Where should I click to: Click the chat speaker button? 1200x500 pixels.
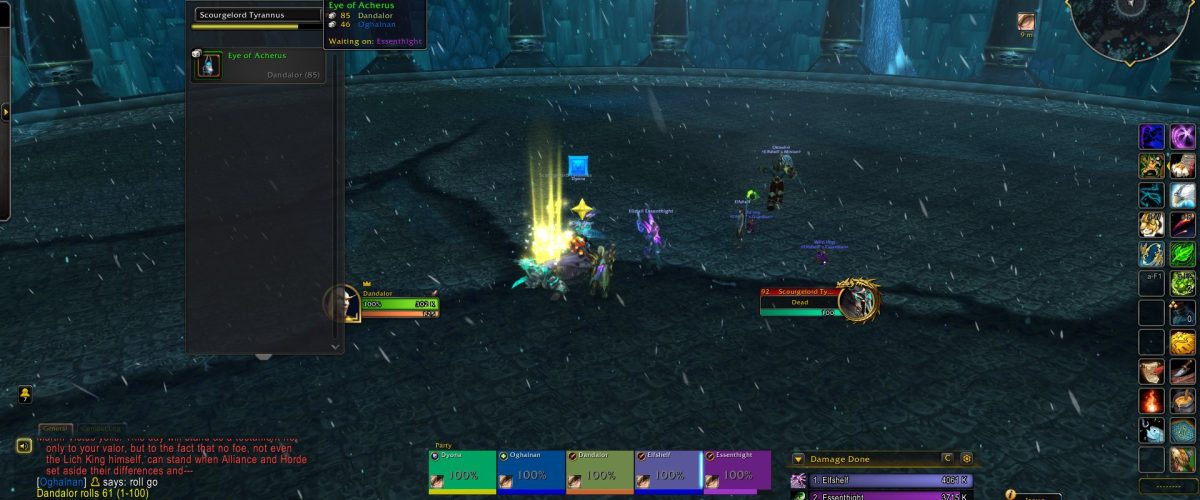click(x=24, y=446)
